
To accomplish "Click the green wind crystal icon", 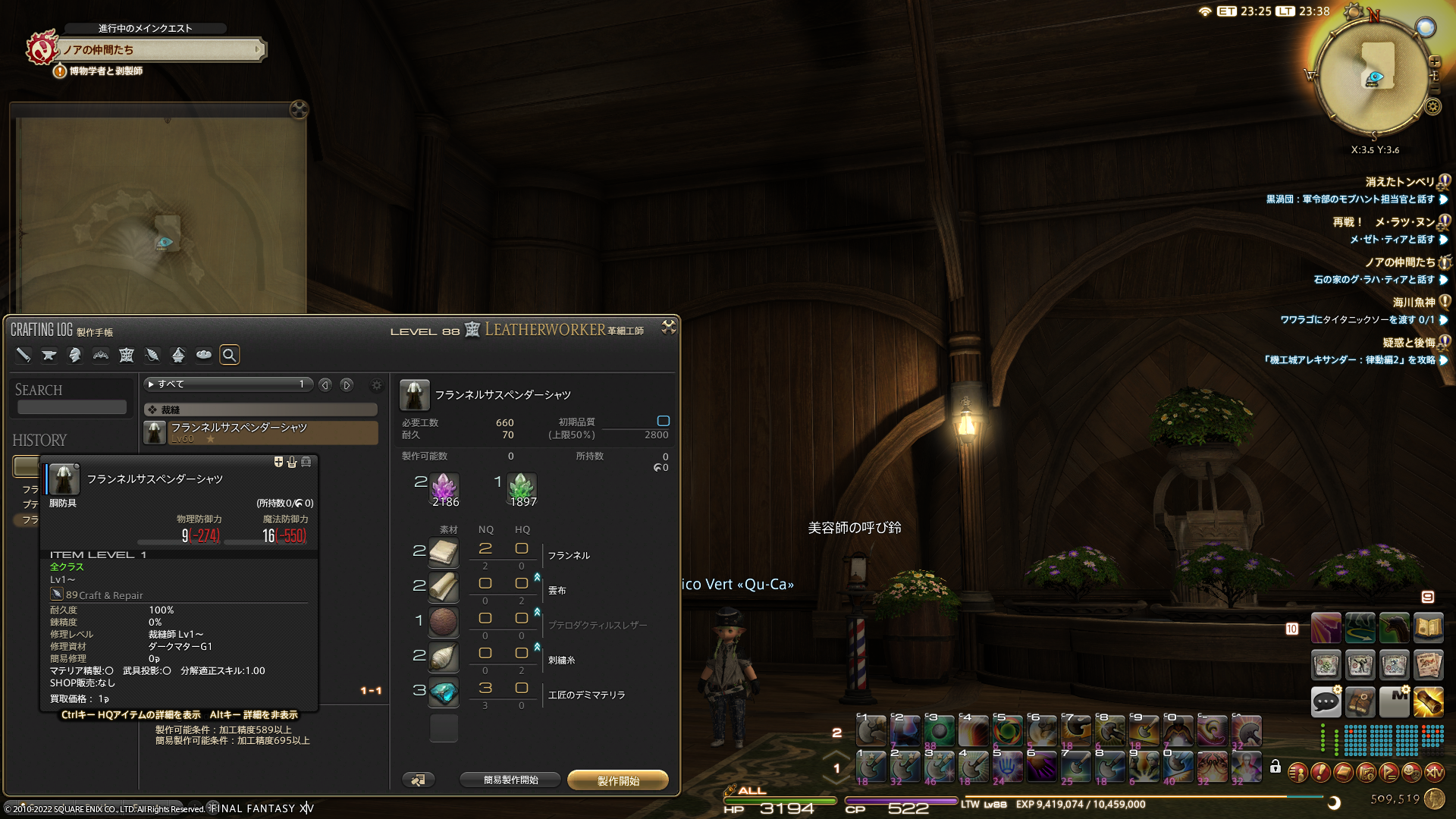I will pos(522,487).
